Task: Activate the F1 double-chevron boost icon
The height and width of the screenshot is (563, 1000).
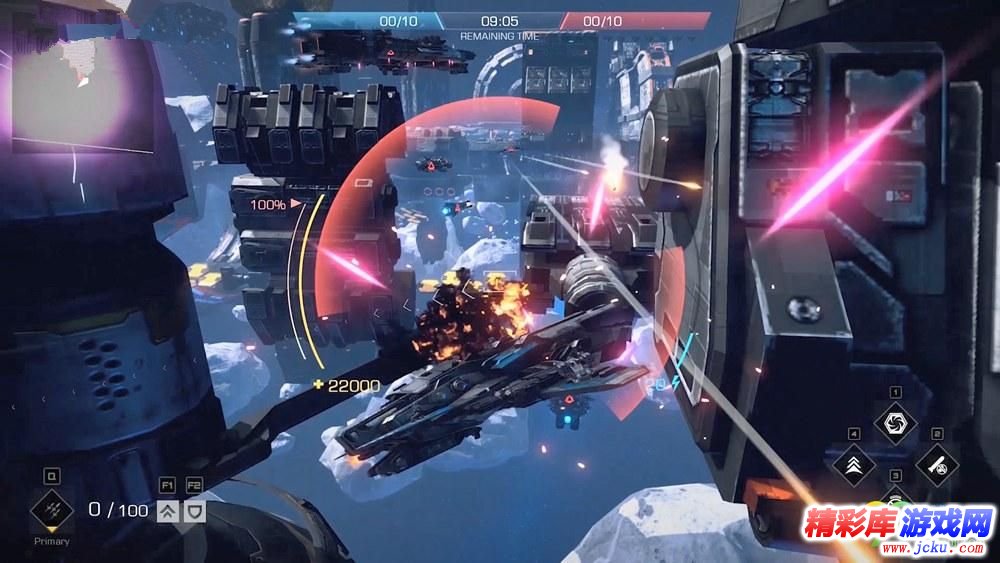Action: (x=167, y=510)
